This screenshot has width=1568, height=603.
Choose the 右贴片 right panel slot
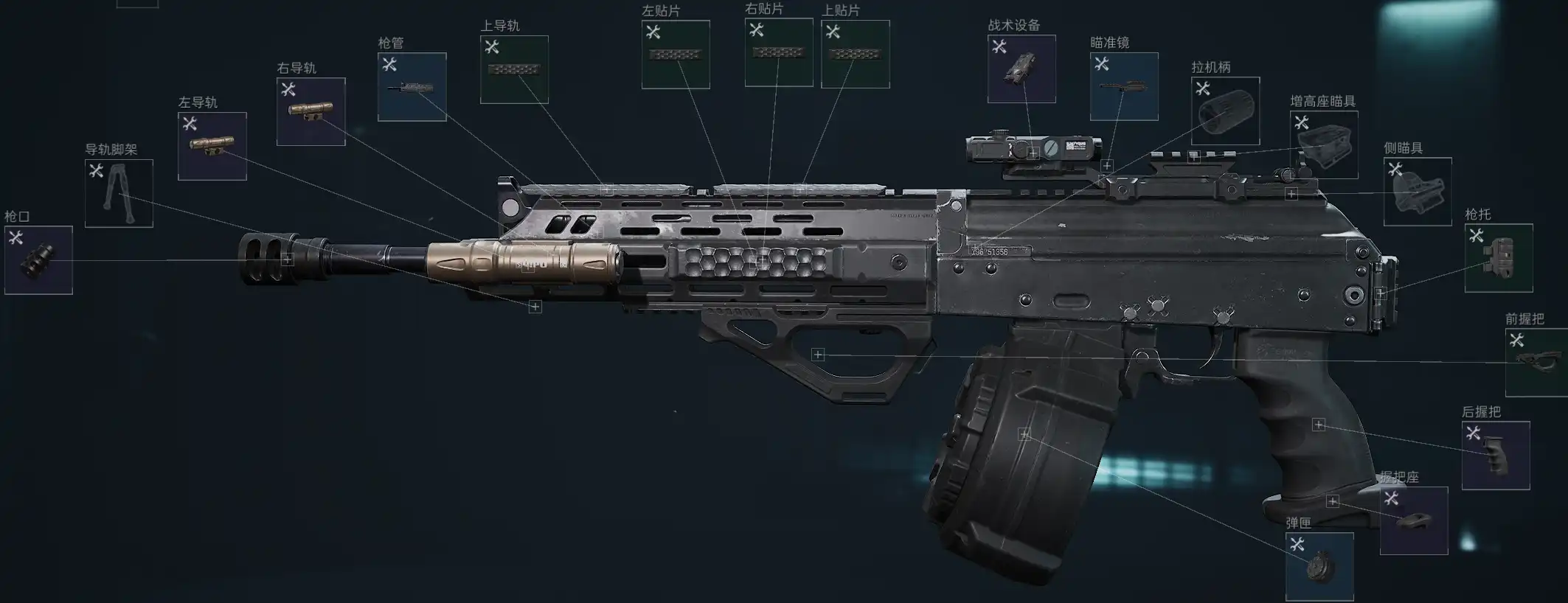tap(779, 52)
